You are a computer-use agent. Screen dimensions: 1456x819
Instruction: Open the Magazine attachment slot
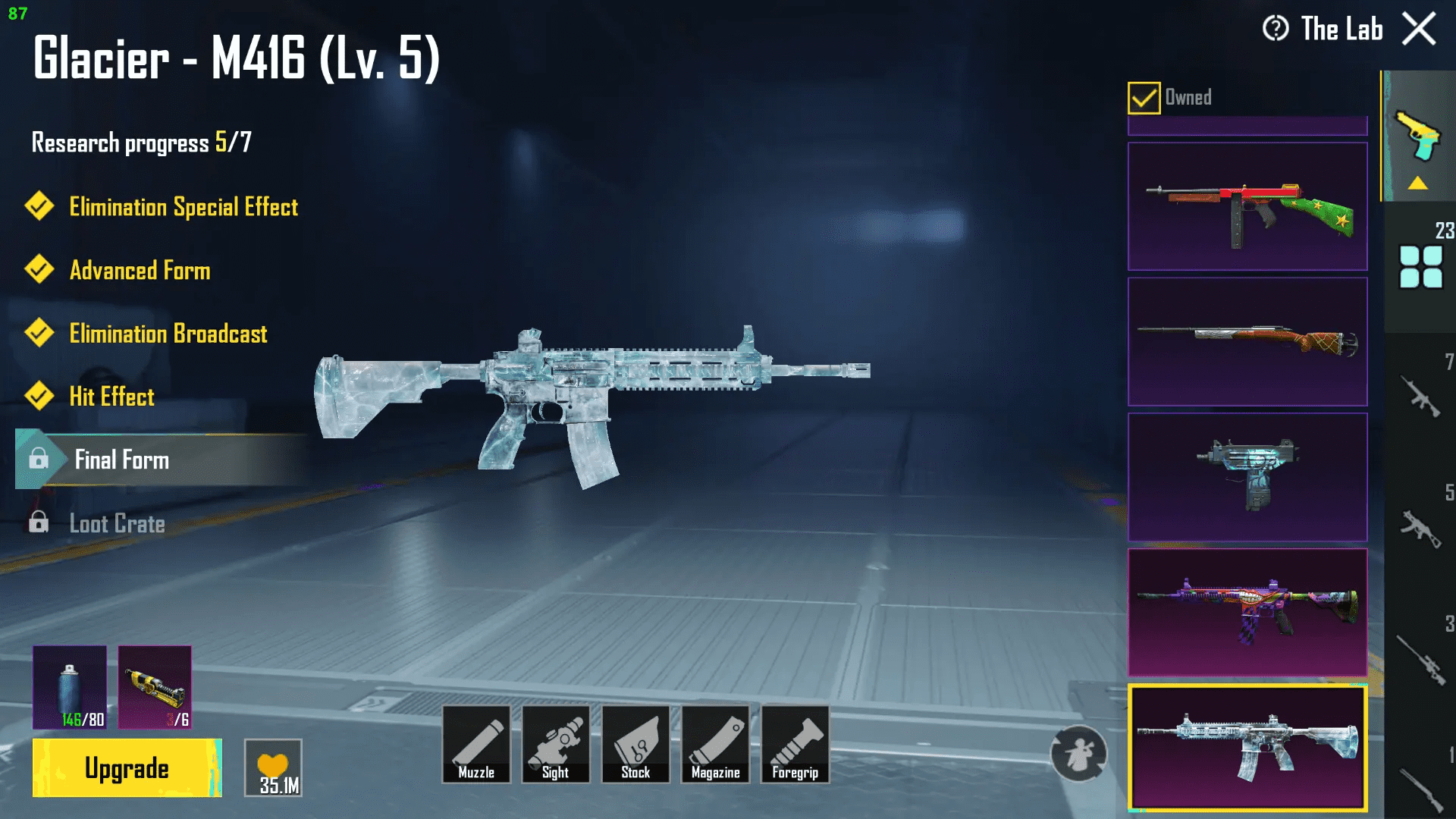(716, 743)
